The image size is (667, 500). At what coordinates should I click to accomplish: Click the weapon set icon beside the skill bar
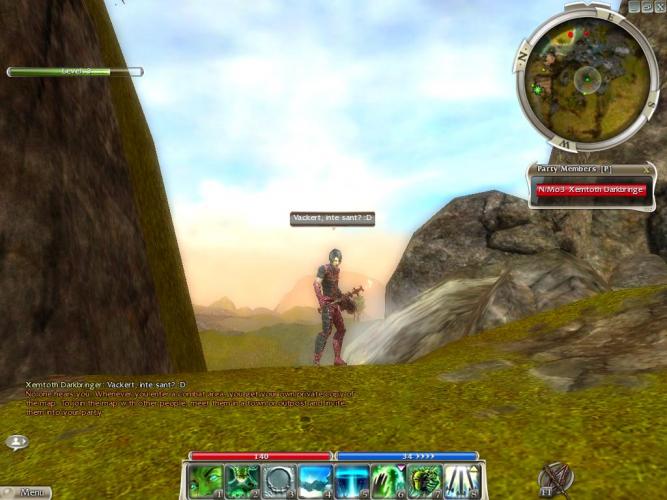pos(553,479)
